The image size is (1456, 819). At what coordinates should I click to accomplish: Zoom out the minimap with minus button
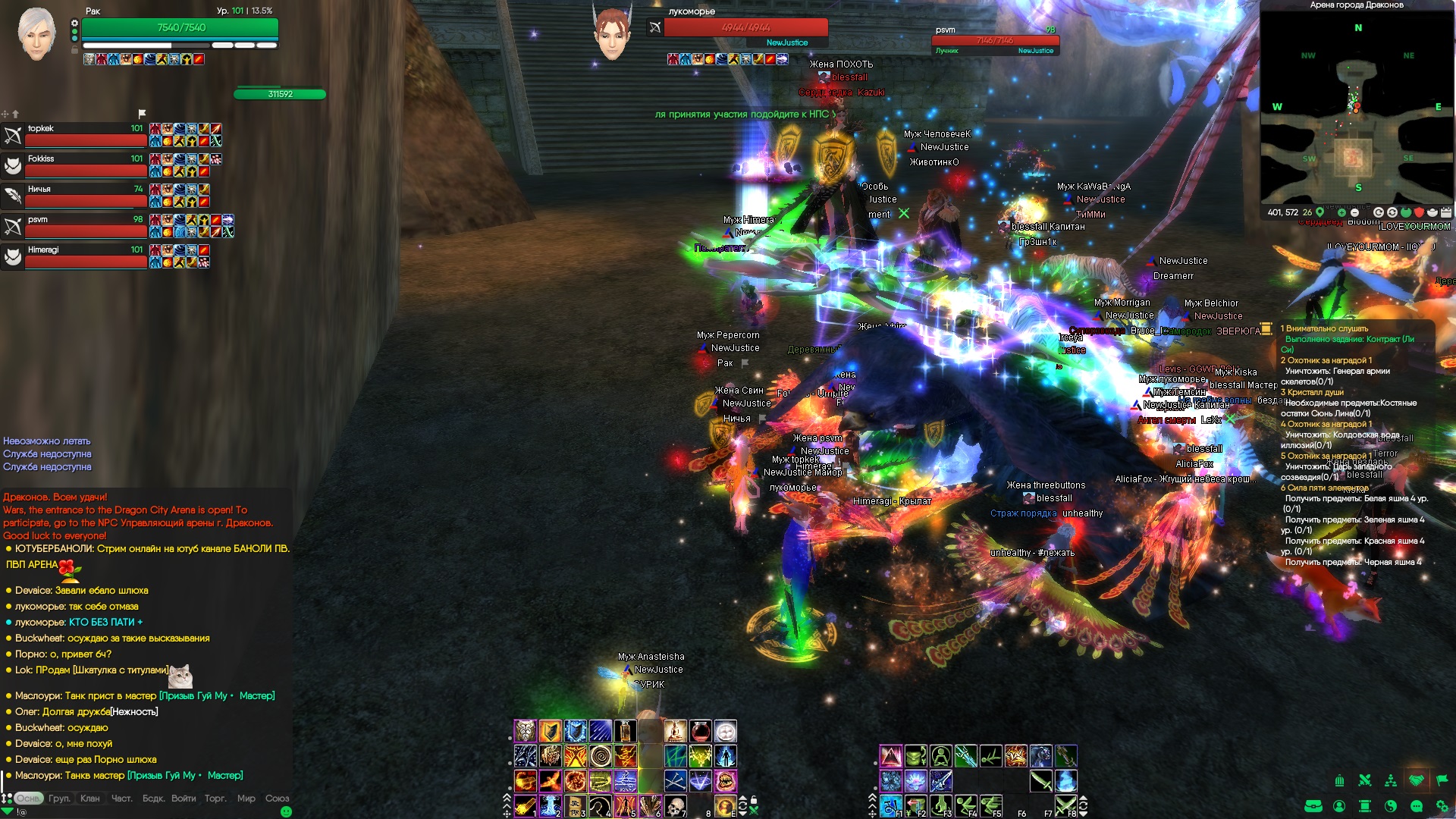(1354, 212)
